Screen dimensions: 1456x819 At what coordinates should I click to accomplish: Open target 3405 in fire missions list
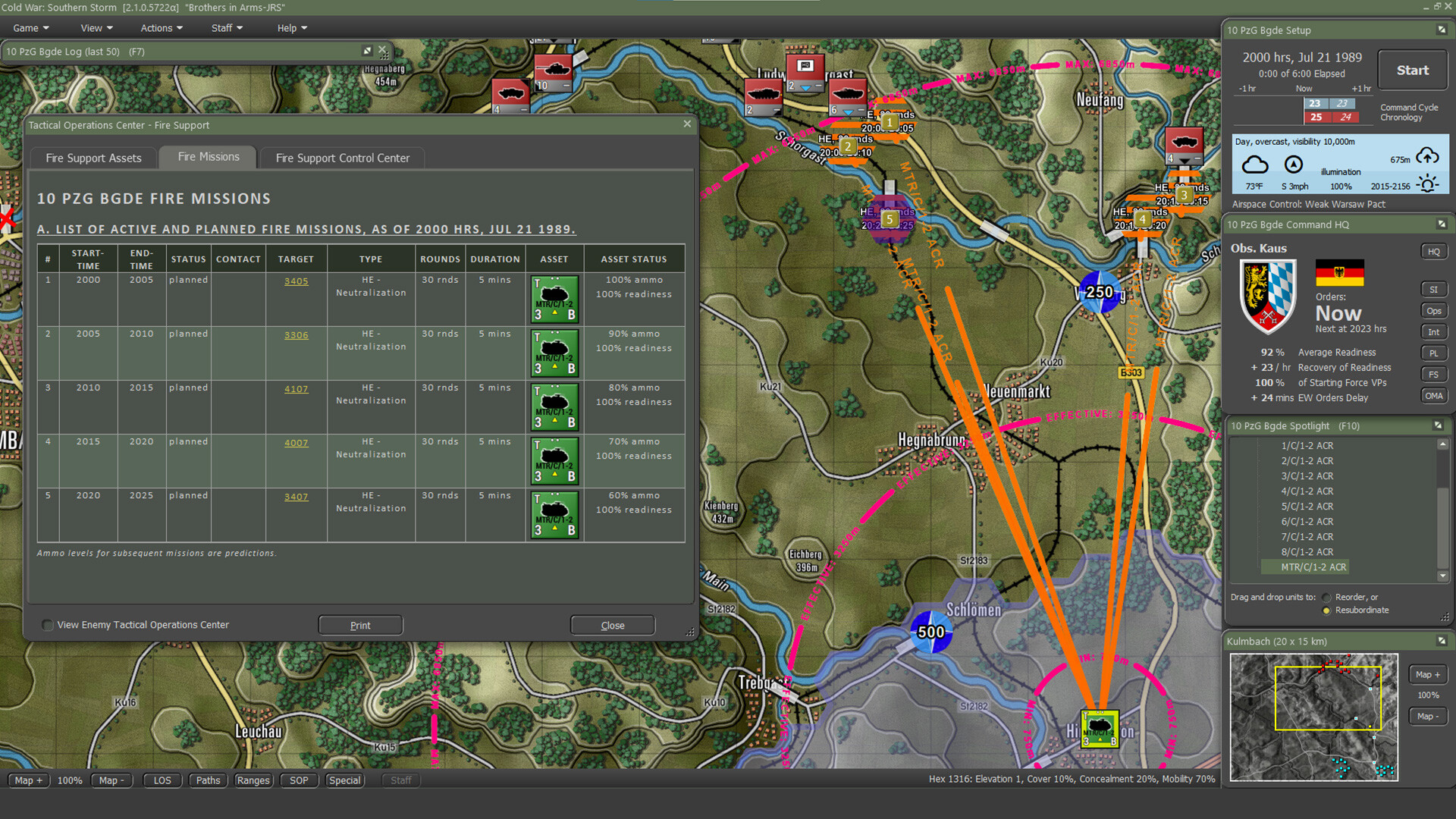296,281
